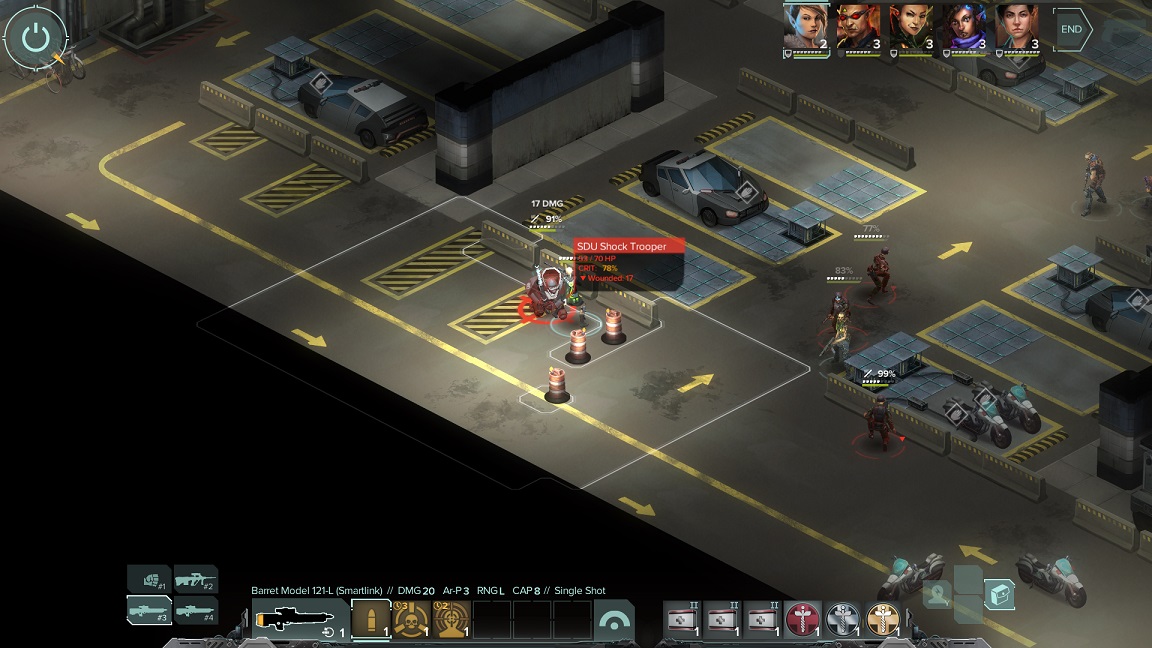Click the overwatch arc button
The image size is (1152, 648).
point(613,621)
